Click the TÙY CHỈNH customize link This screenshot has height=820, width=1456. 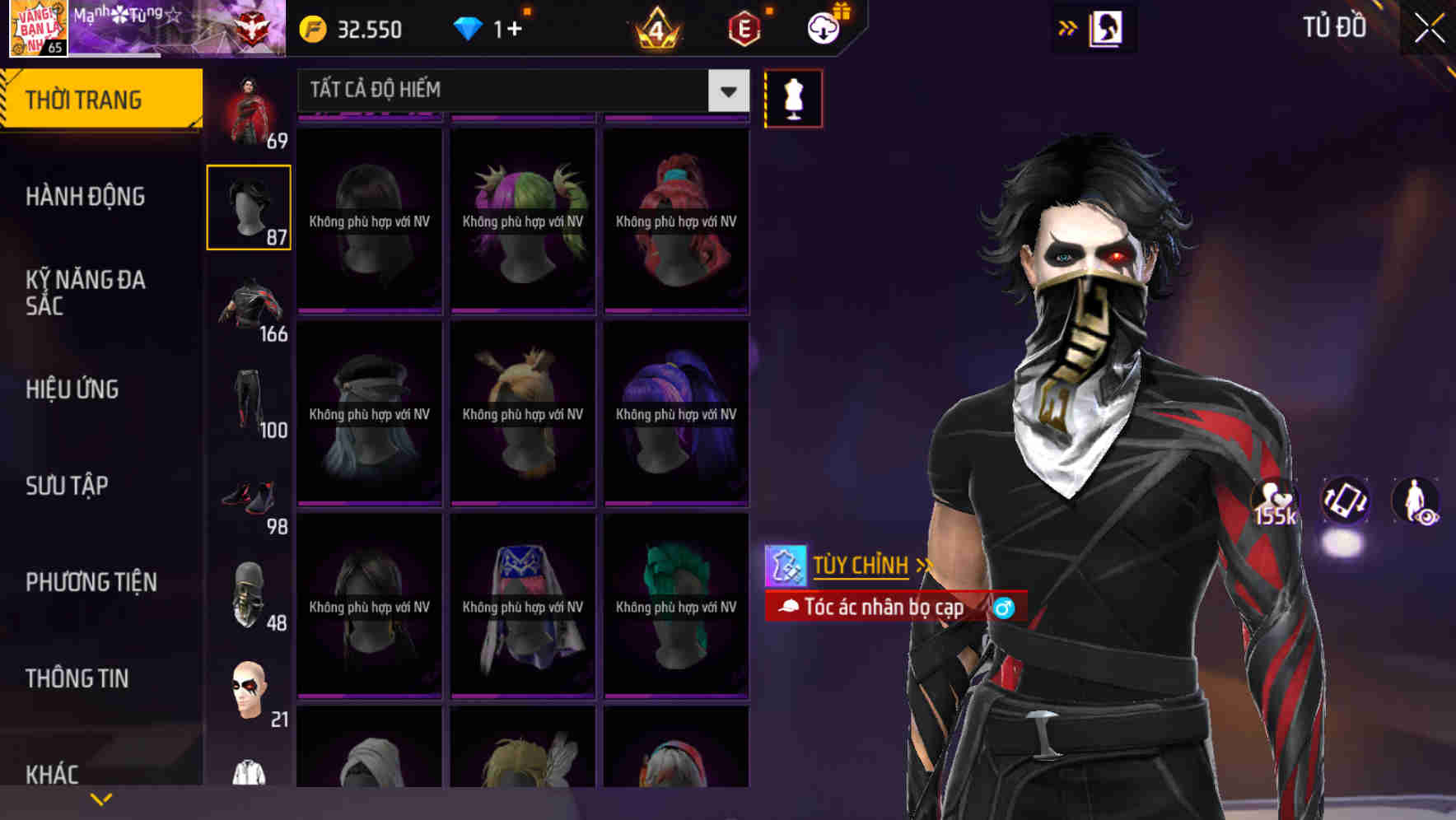click(861, 566)
